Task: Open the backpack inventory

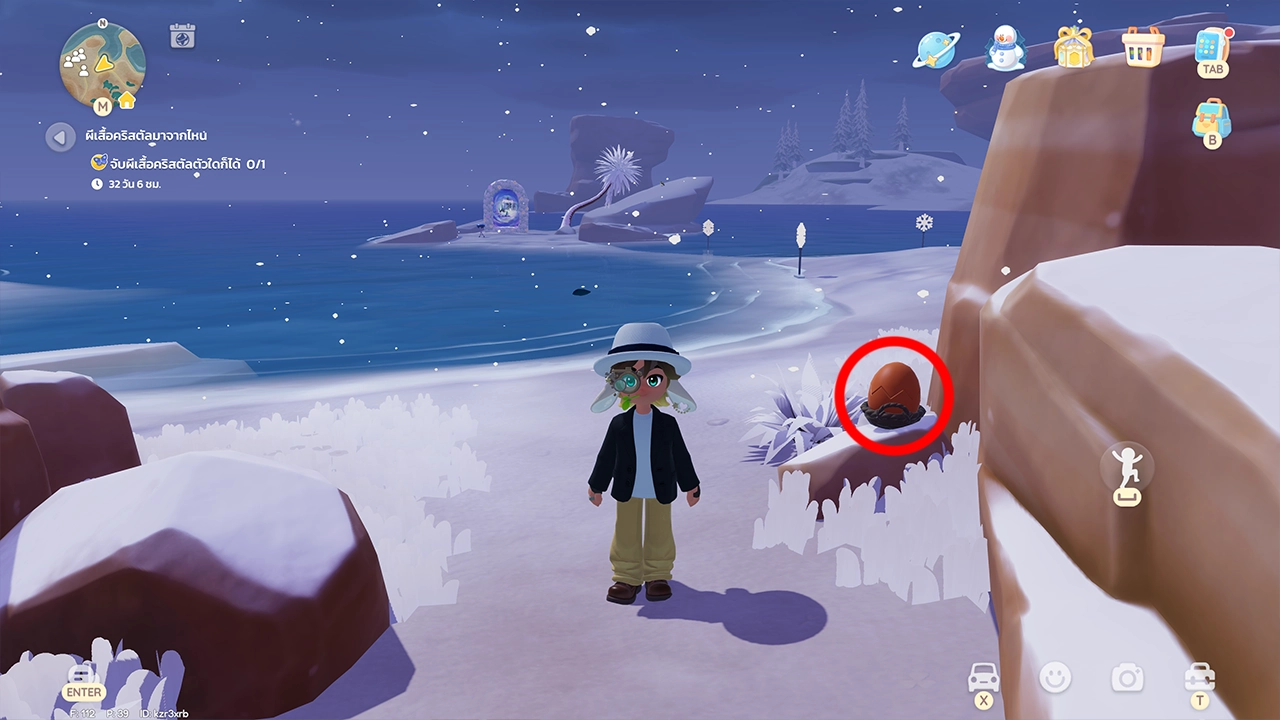Action: tap(1211, 119)
